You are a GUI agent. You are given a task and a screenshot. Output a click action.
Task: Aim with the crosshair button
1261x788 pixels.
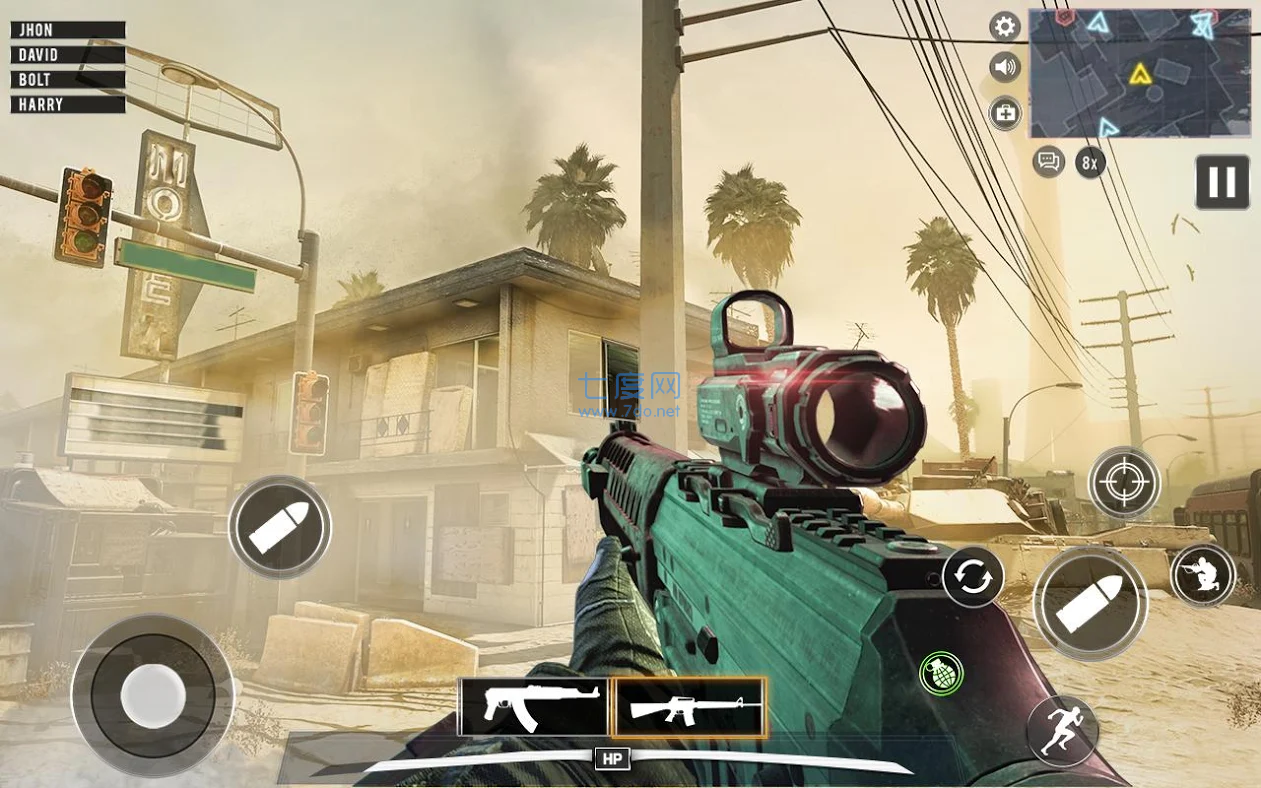tap(1124, 483)
